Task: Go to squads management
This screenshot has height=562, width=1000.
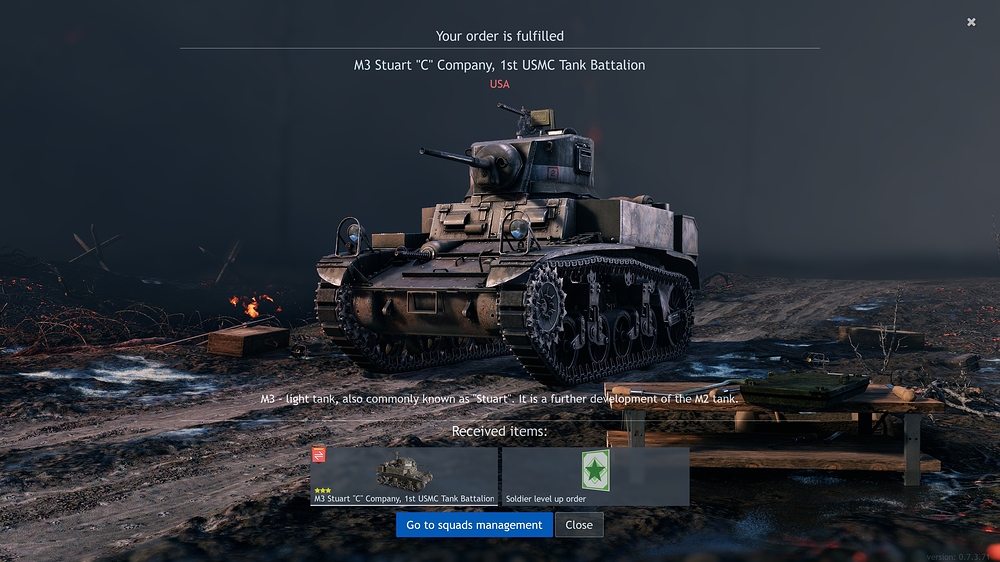Action: pos(474,525)
